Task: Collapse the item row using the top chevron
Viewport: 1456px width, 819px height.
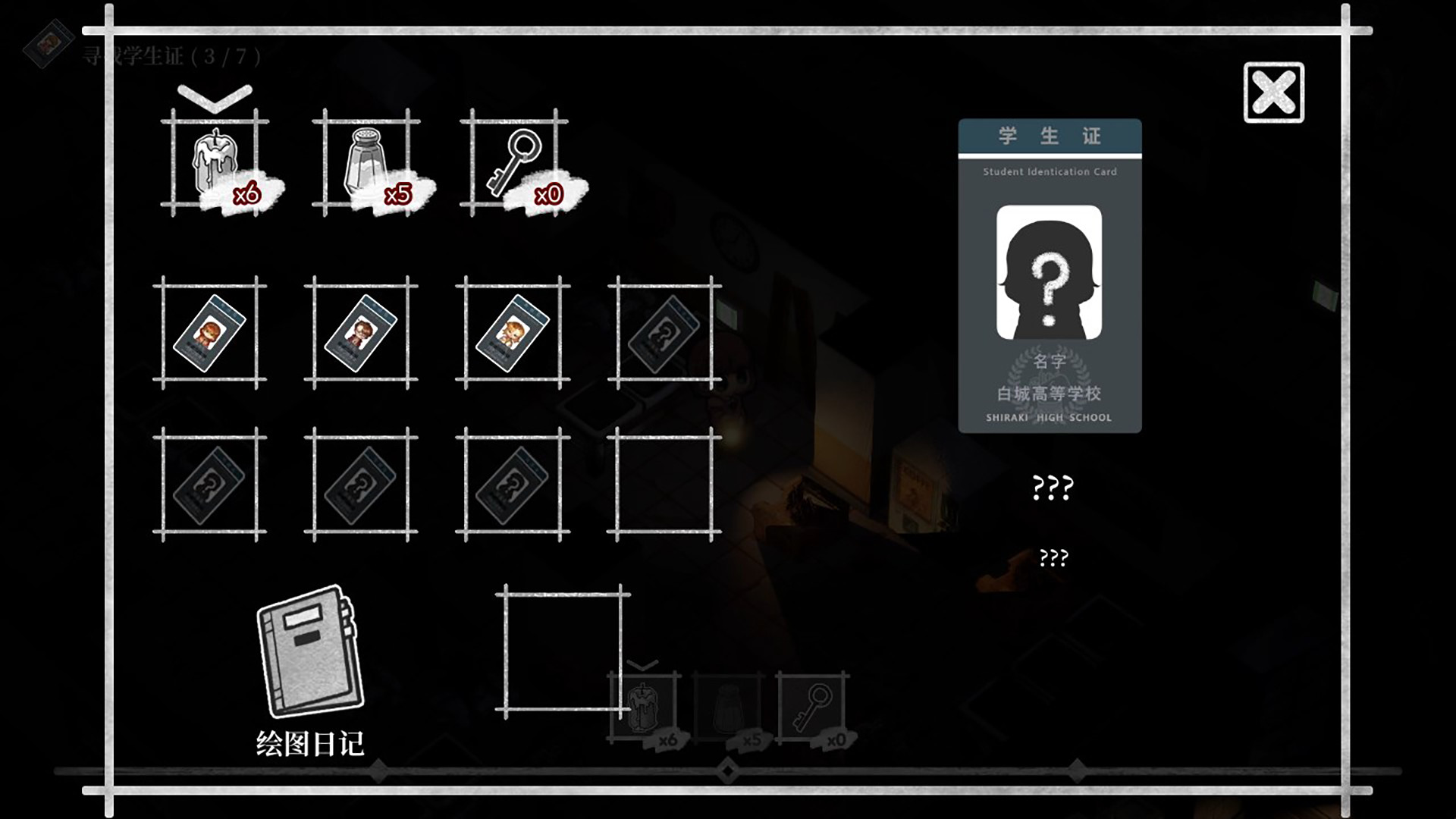Action: [215, 95]
